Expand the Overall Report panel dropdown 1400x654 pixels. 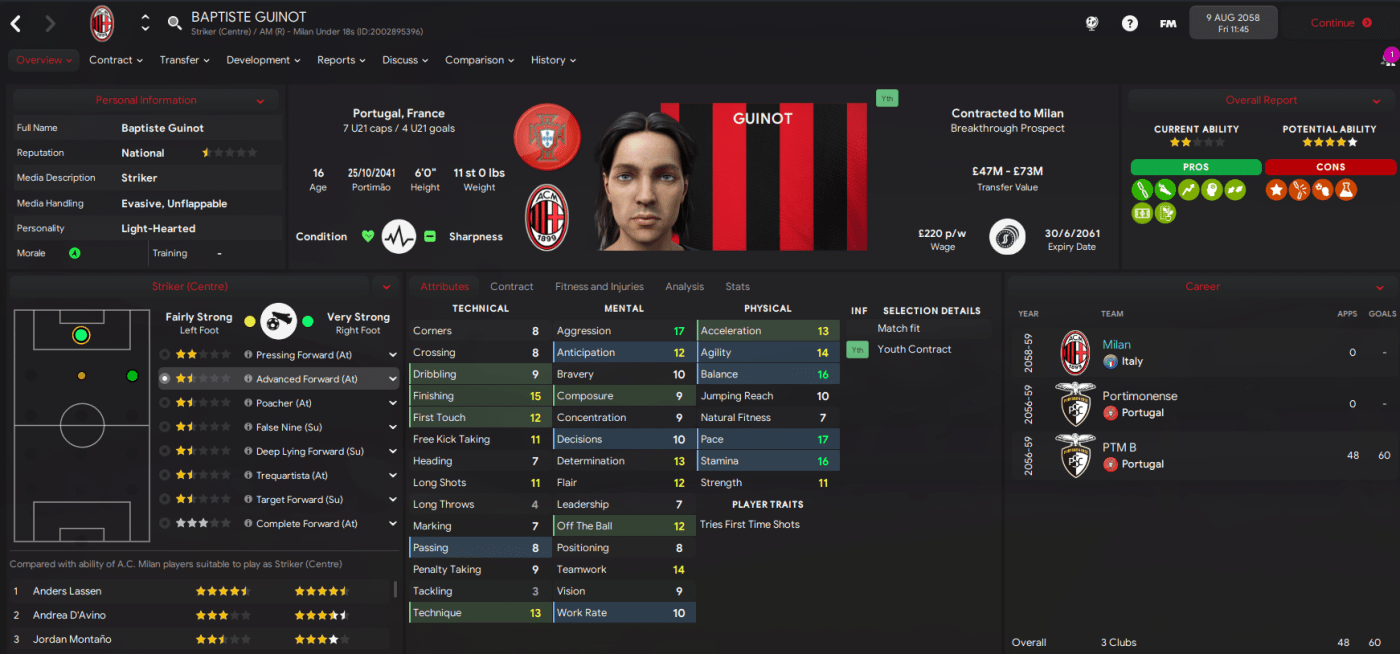[x=1377, y=101]
